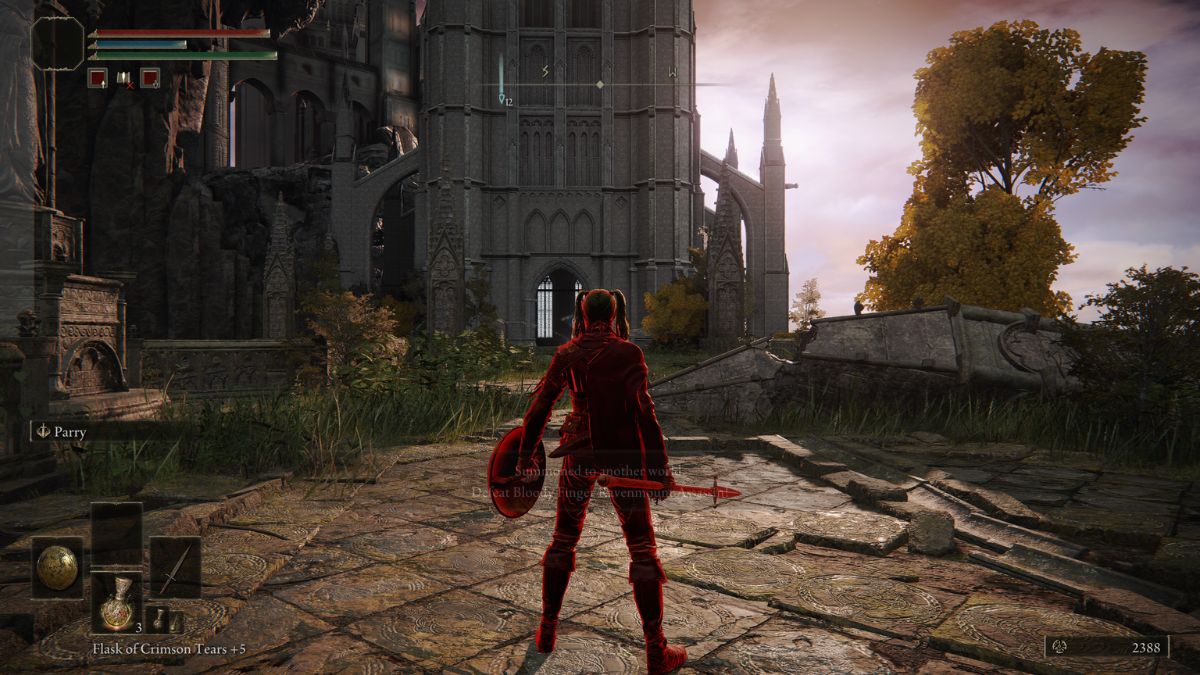The width and height of the screenshot is (1200, 675).
Task: Click the status icon marked with red X
Action: [x=124, y=77]
